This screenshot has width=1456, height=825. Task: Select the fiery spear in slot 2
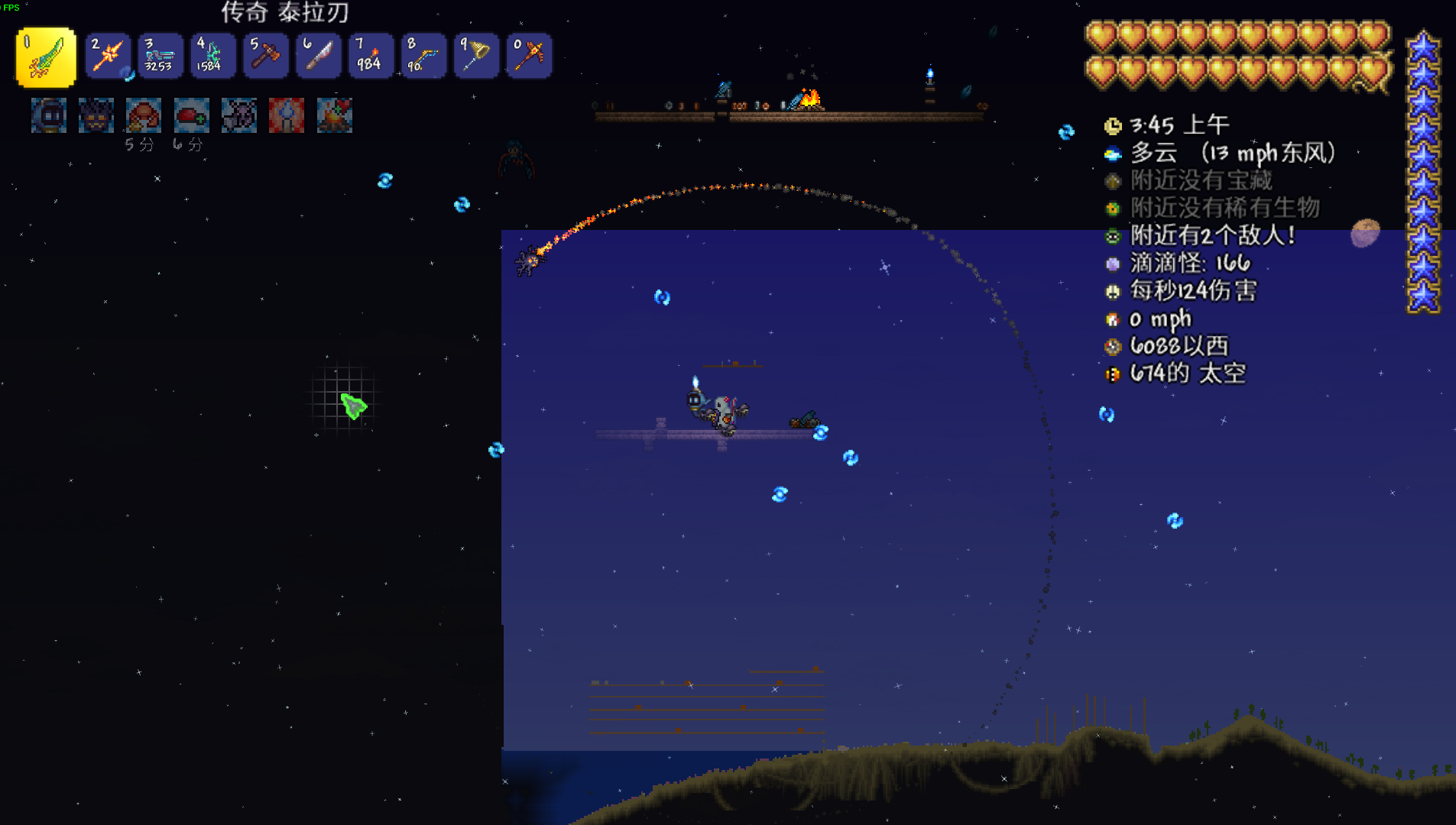pos(108,56)
